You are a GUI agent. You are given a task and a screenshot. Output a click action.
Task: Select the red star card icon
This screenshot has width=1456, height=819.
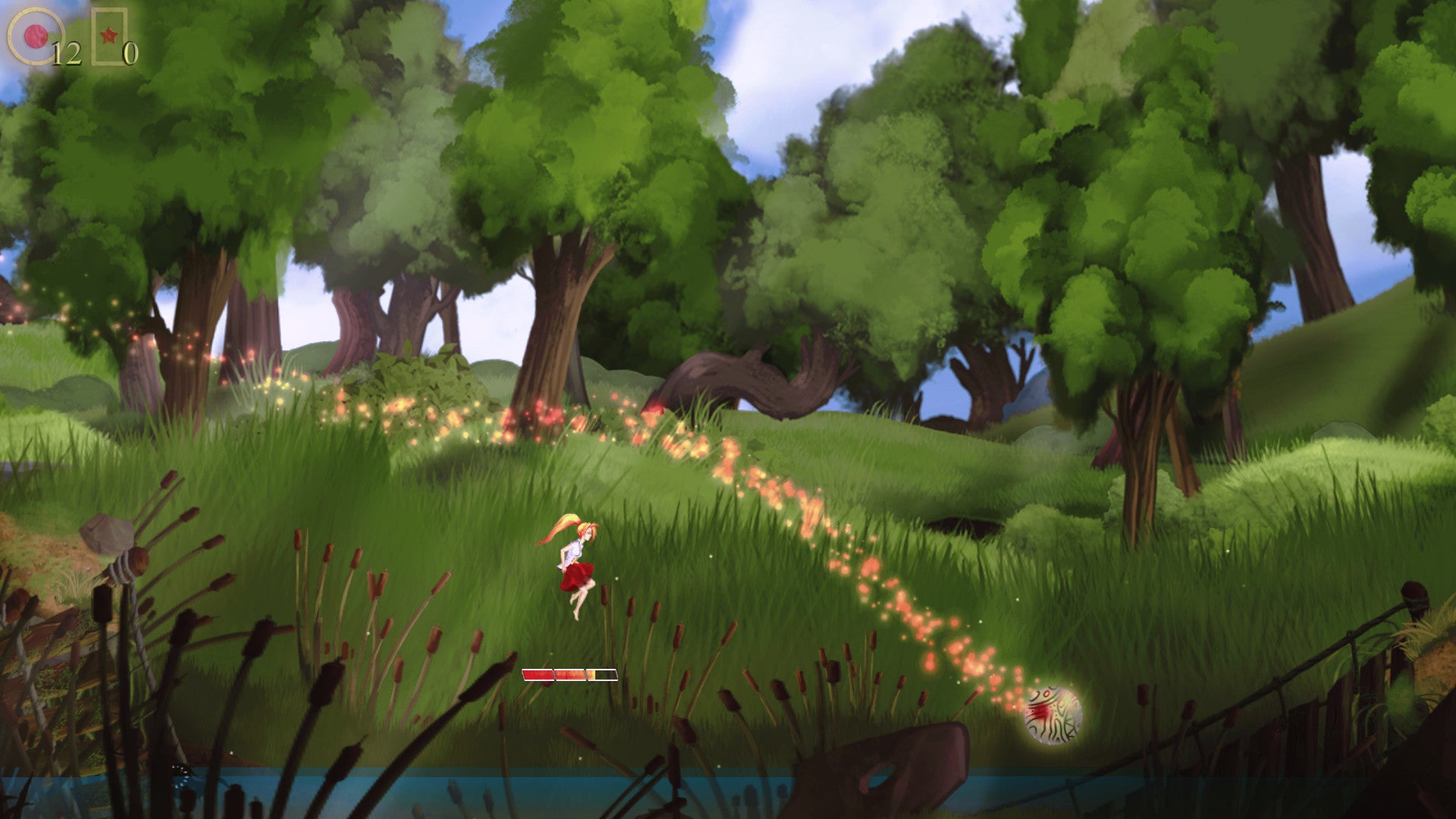click(108, 36)
